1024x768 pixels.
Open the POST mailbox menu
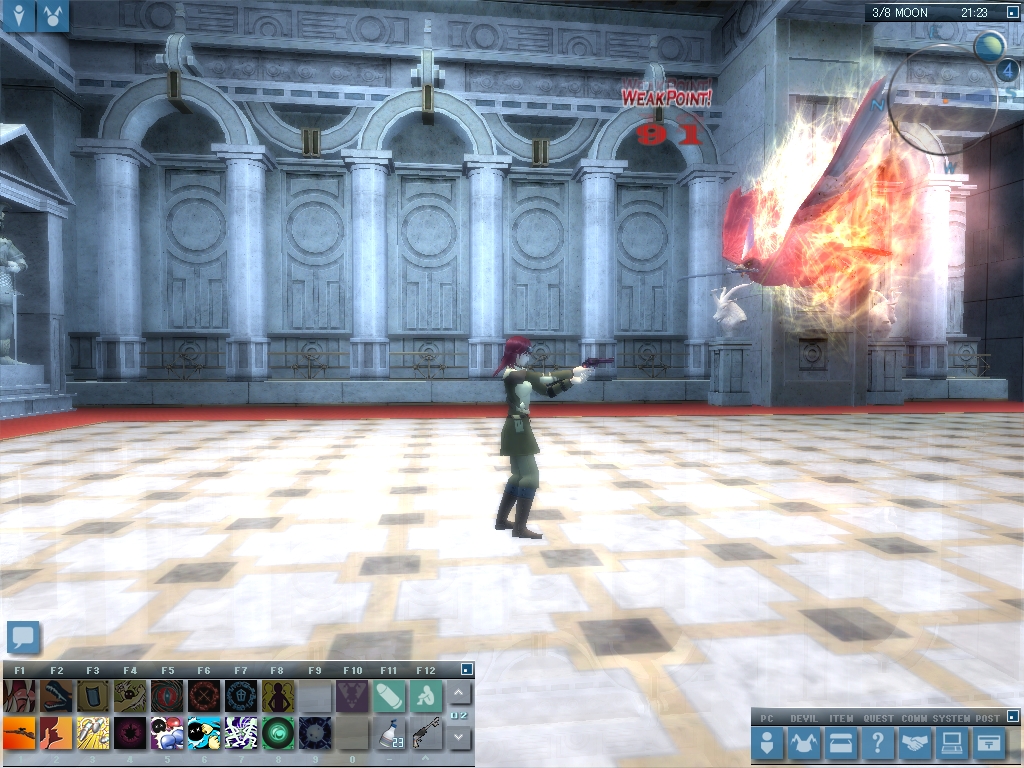(990, 743)
